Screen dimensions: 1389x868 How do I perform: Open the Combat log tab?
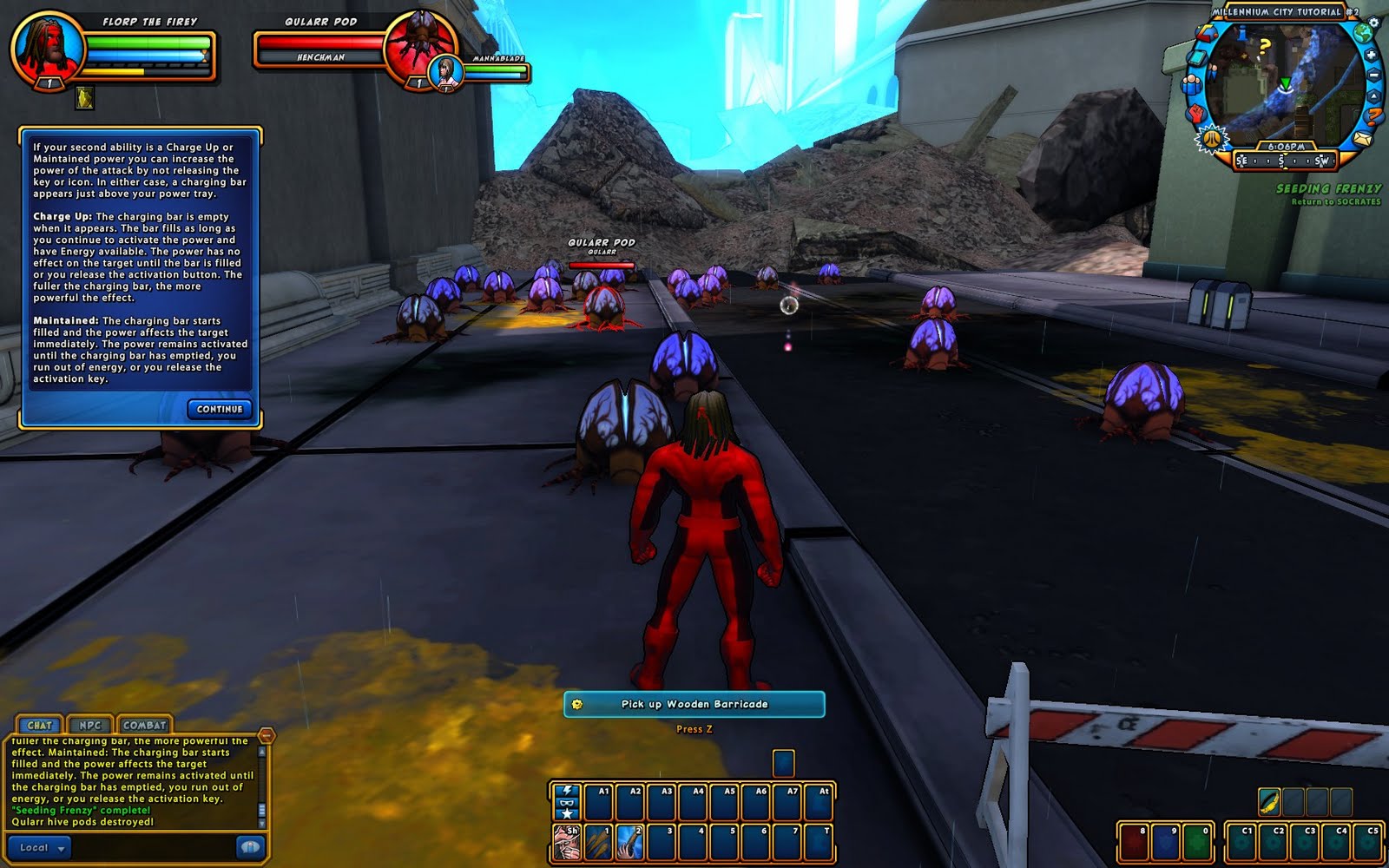(144, 725)
